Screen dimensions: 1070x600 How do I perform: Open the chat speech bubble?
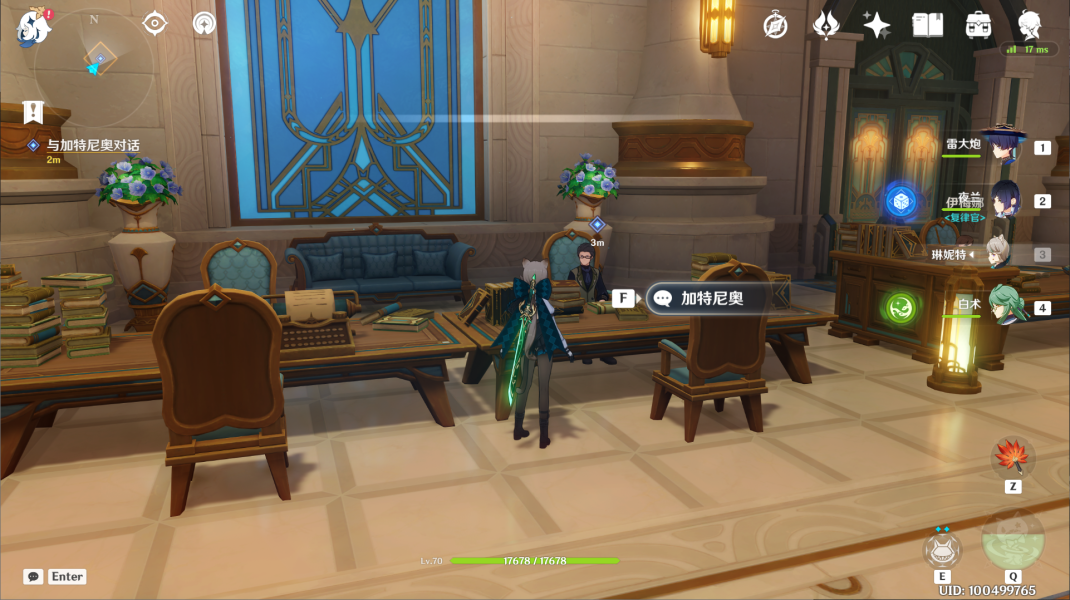33,577
